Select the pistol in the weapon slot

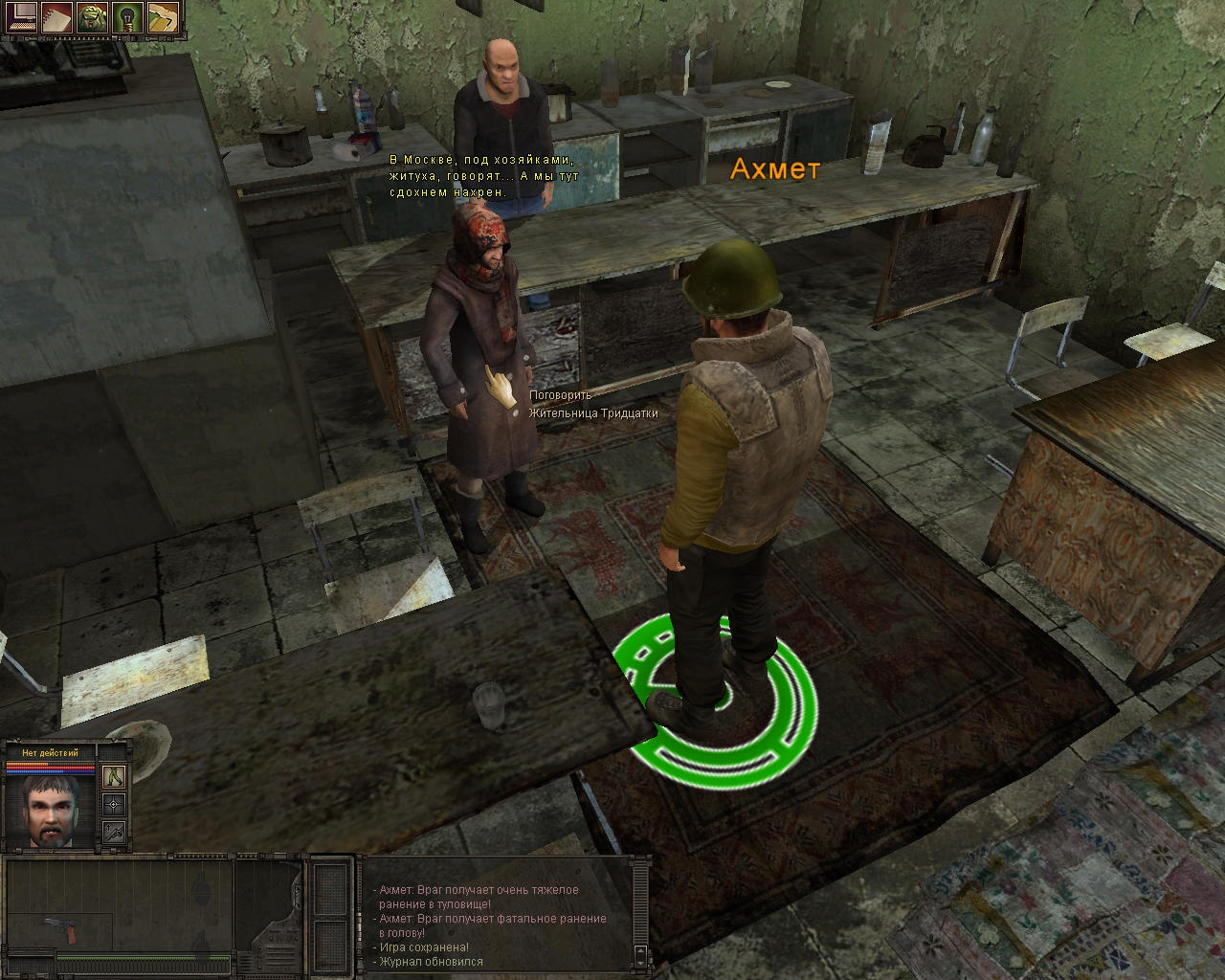click(x=57, y=929)
